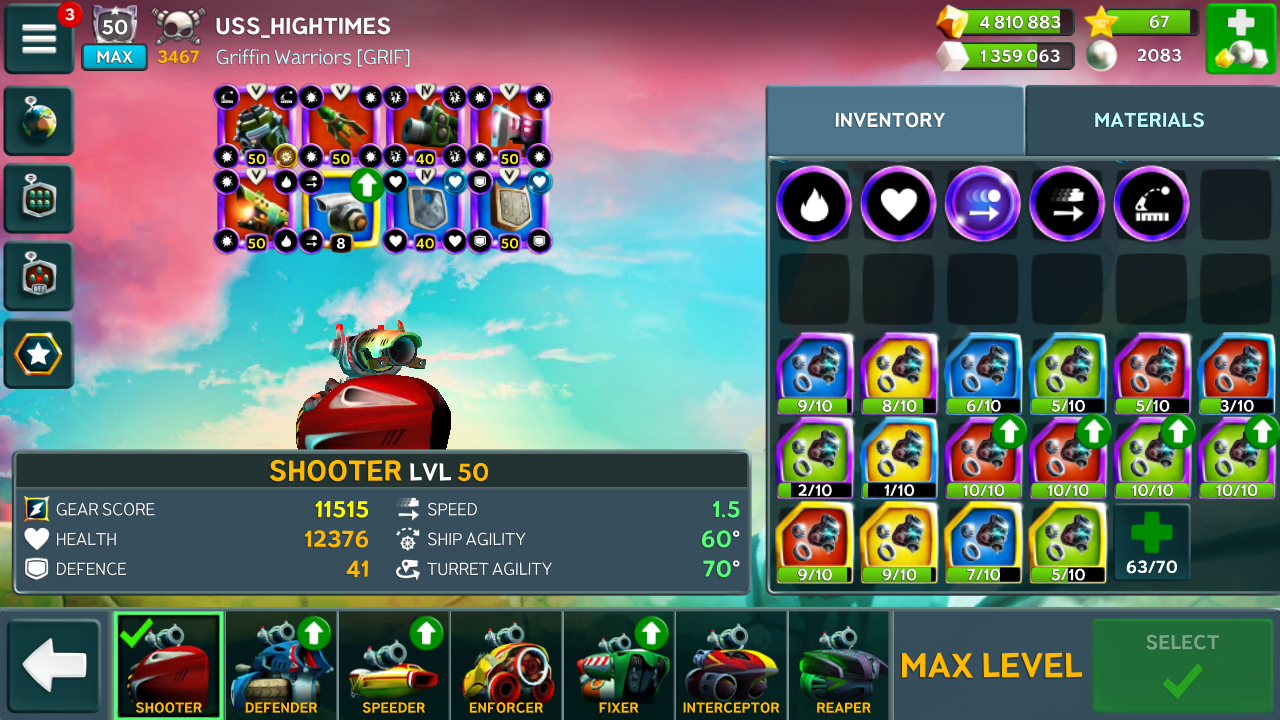1280x720 pixels.
Task: Open the hamburger main menu
Action: coord(39,38)
